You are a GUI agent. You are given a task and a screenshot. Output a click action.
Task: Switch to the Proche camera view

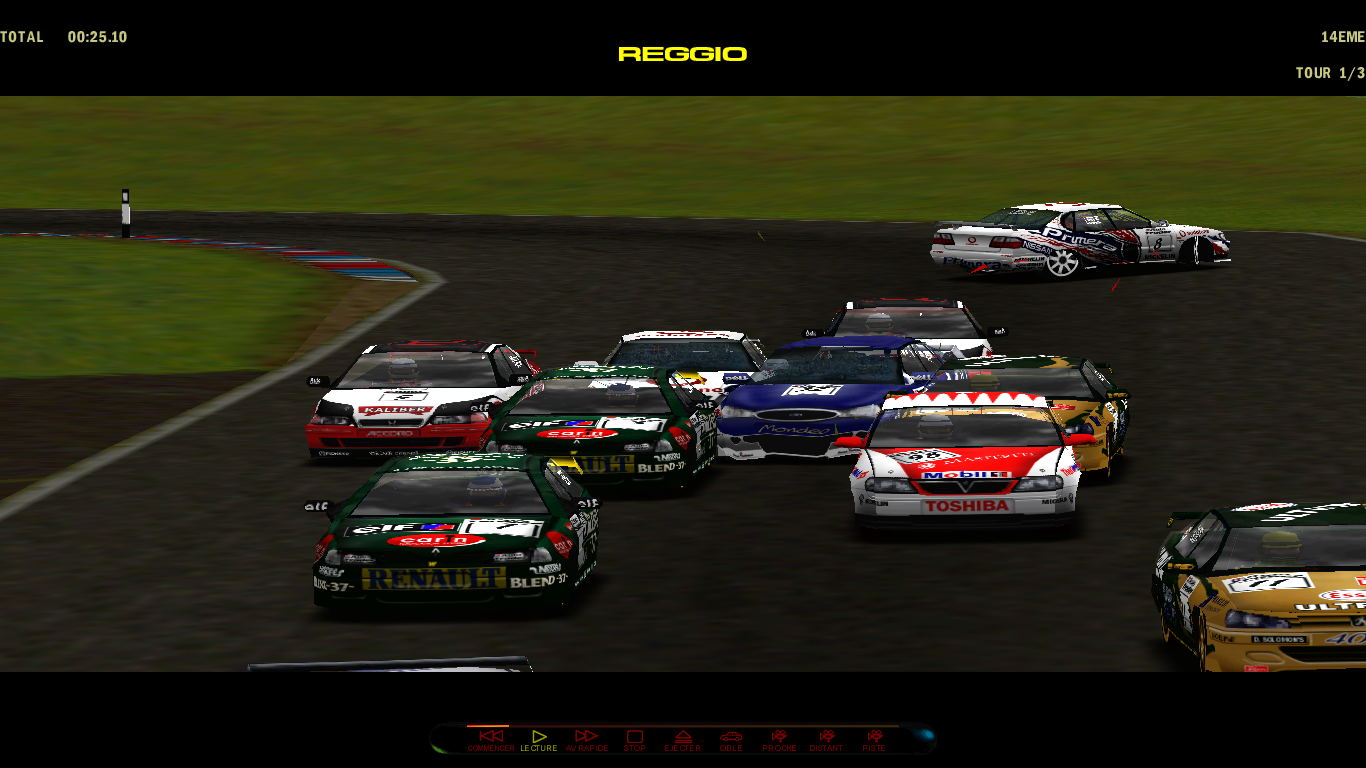click(x=779, y=738)
